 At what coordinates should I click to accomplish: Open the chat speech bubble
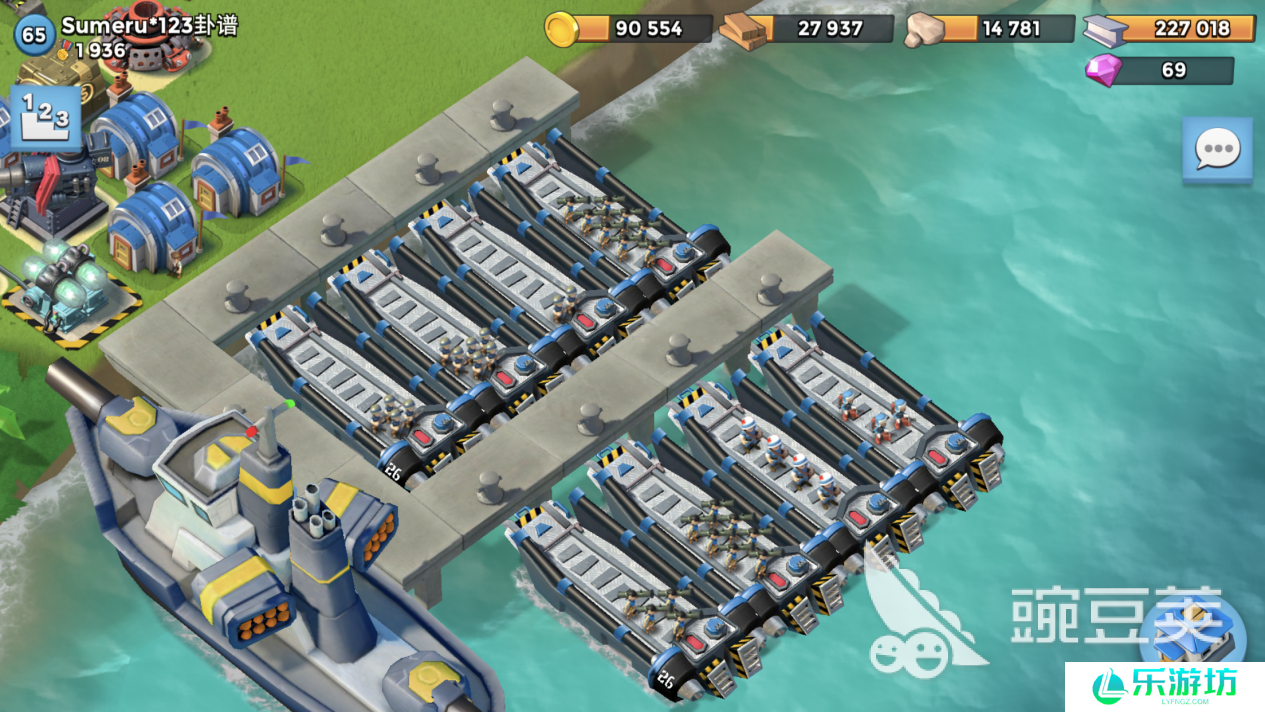[1217, 150]
